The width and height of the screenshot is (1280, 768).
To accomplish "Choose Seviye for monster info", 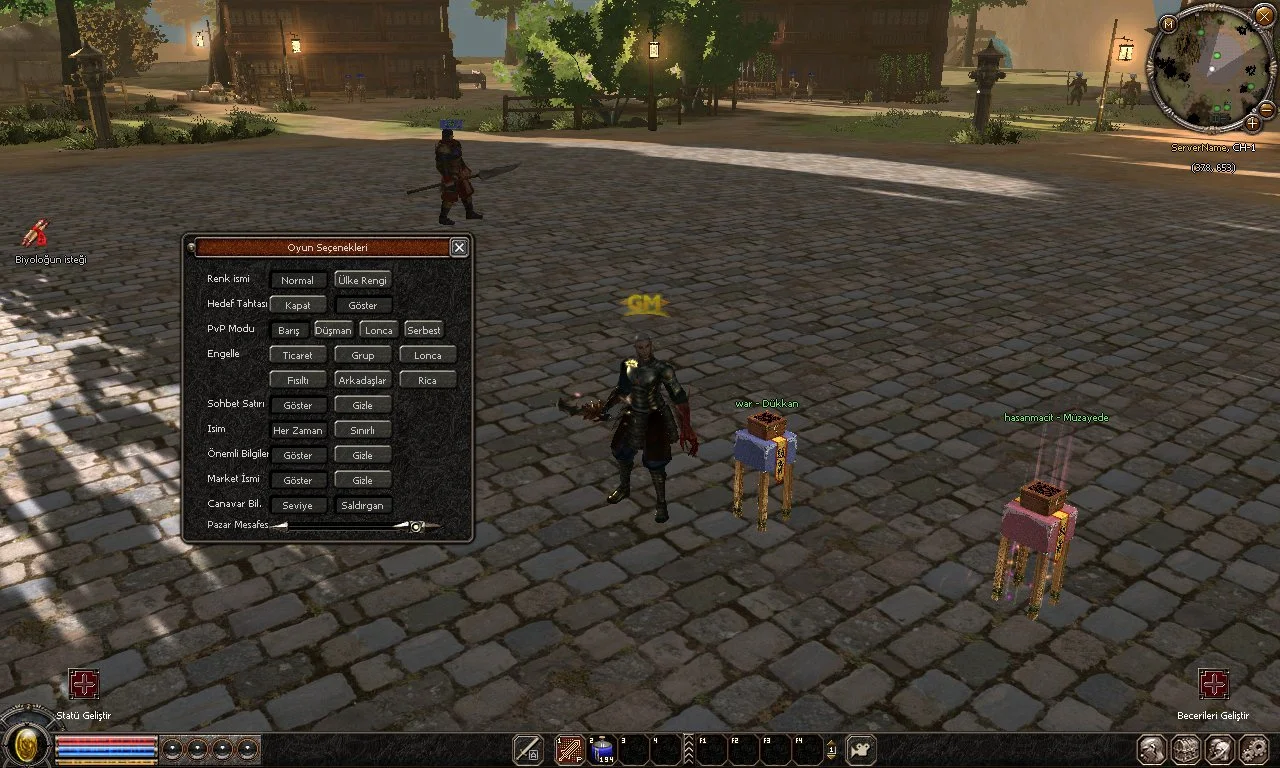I will [297, 506].
